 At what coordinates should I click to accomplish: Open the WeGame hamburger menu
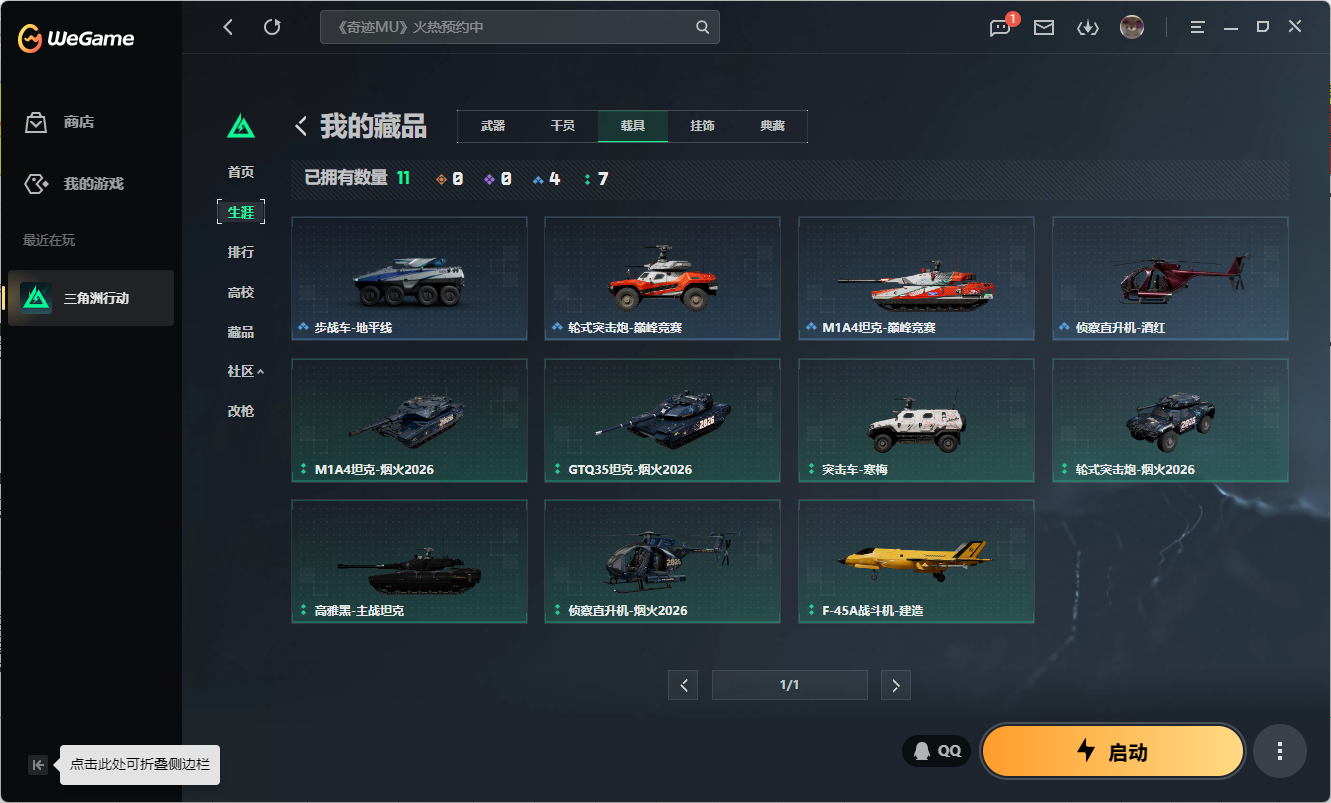coord(1196,27)
